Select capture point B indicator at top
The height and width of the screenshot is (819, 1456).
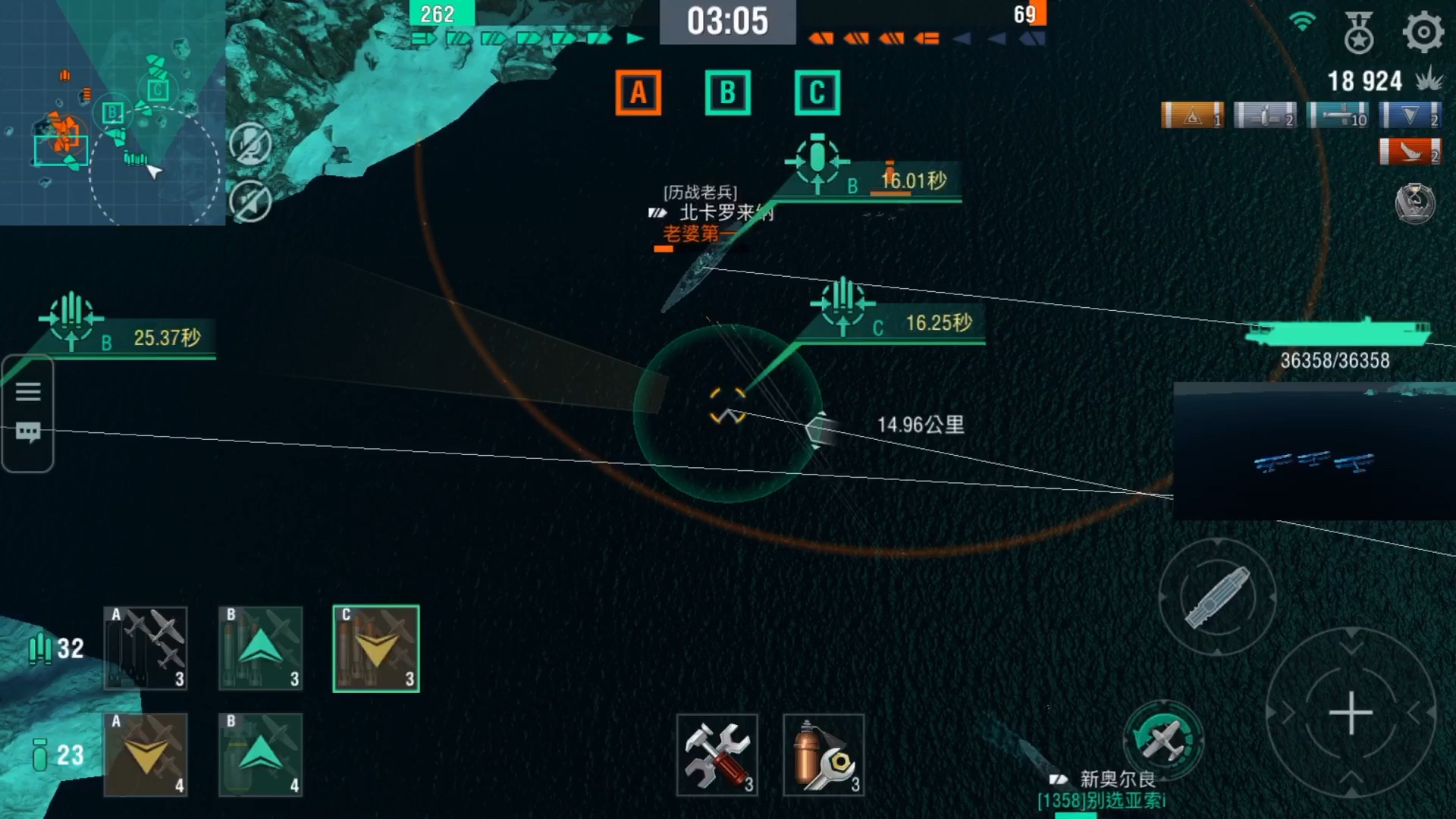click(x=727, y=92)
